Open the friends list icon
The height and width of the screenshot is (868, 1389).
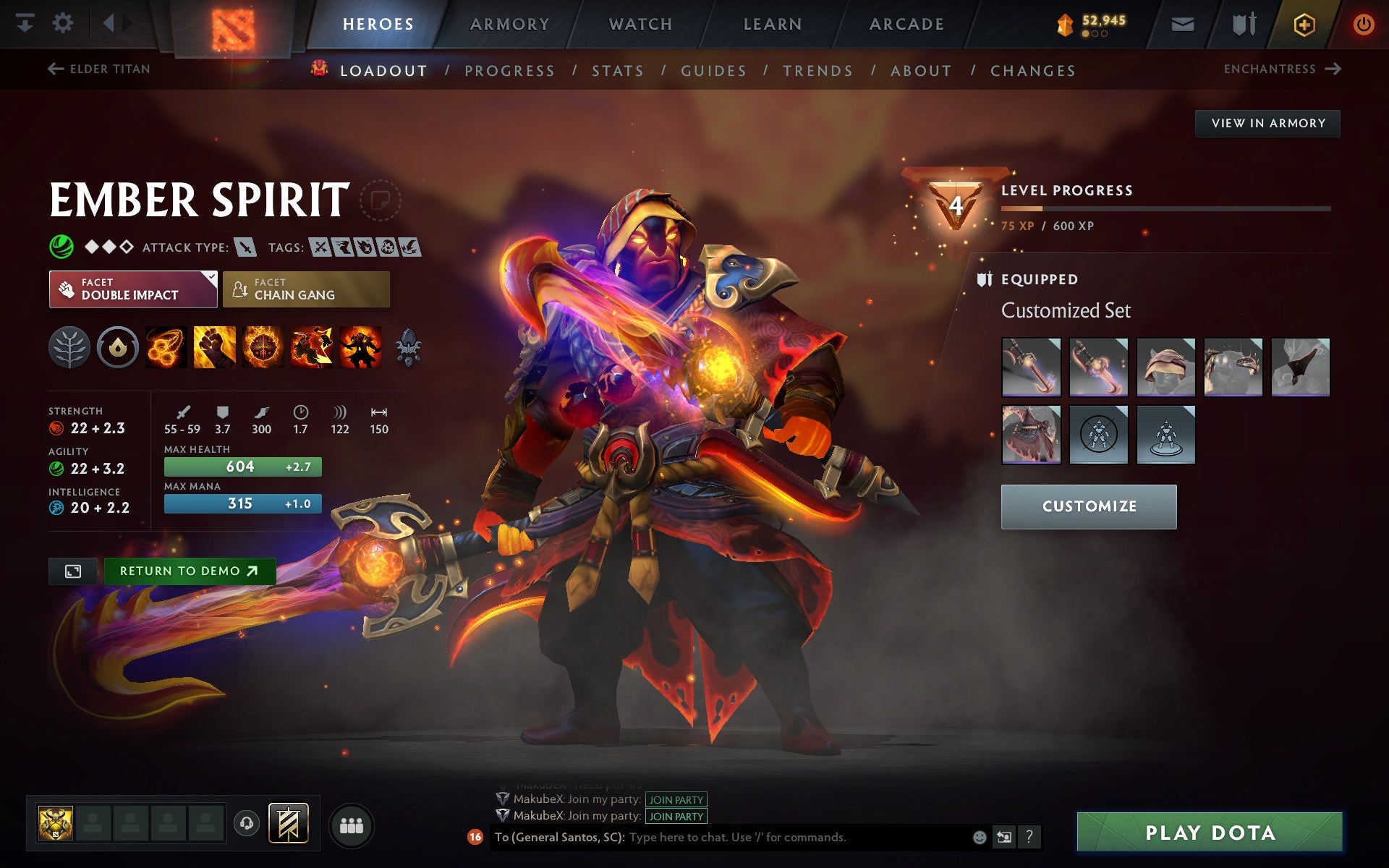click(x=351, y=825)
